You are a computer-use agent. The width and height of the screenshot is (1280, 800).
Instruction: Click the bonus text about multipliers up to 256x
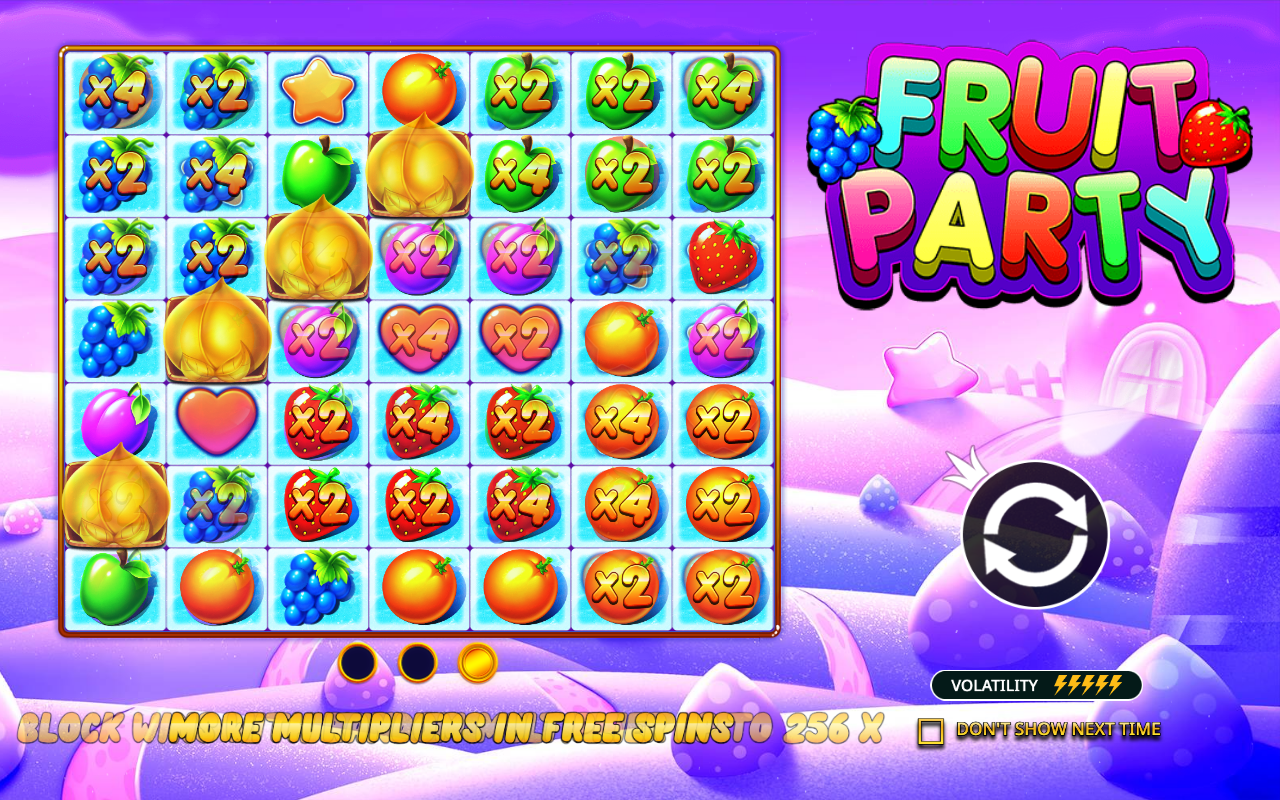point(450,732)
